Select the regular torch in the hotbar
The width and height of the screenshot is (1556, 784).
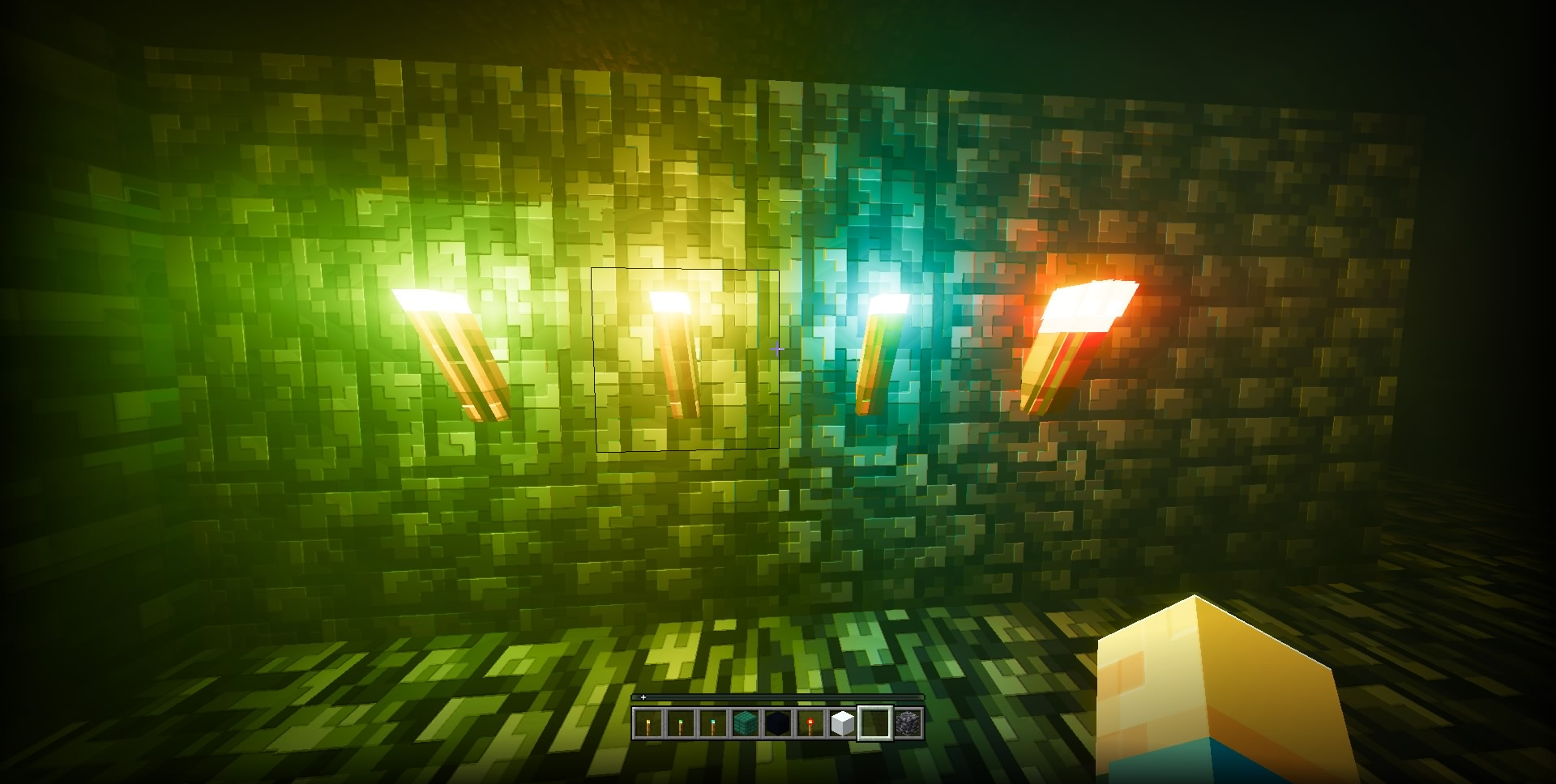648,723
